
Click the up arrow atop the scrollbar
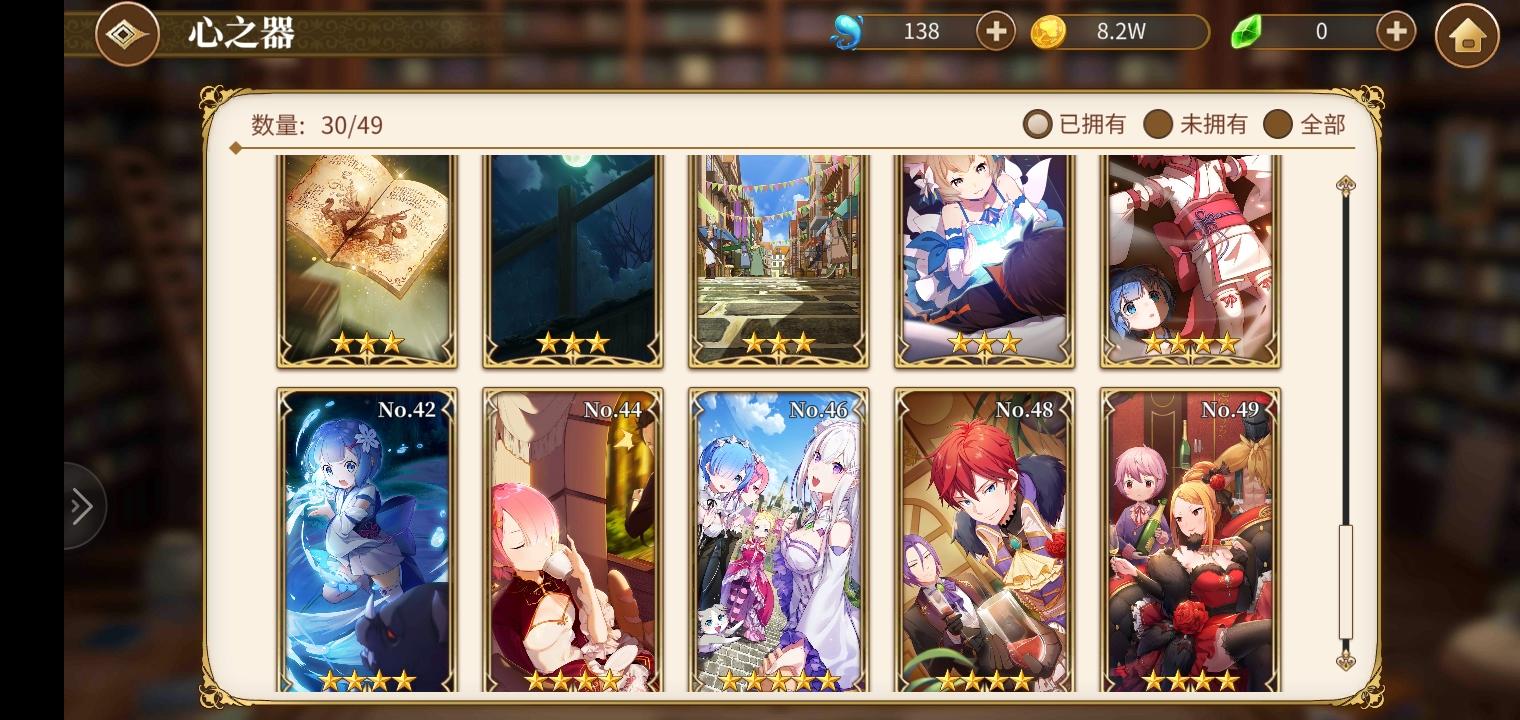pyautogui.click(x=1345, y=185)
